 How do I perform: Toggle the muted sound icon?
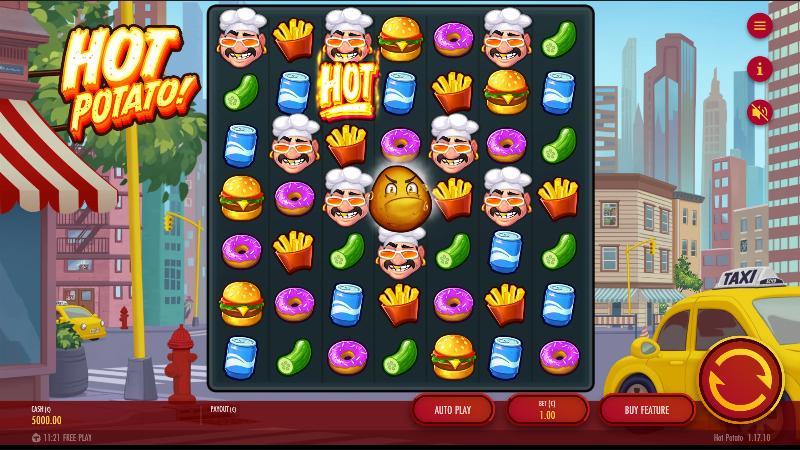point(759,112)
